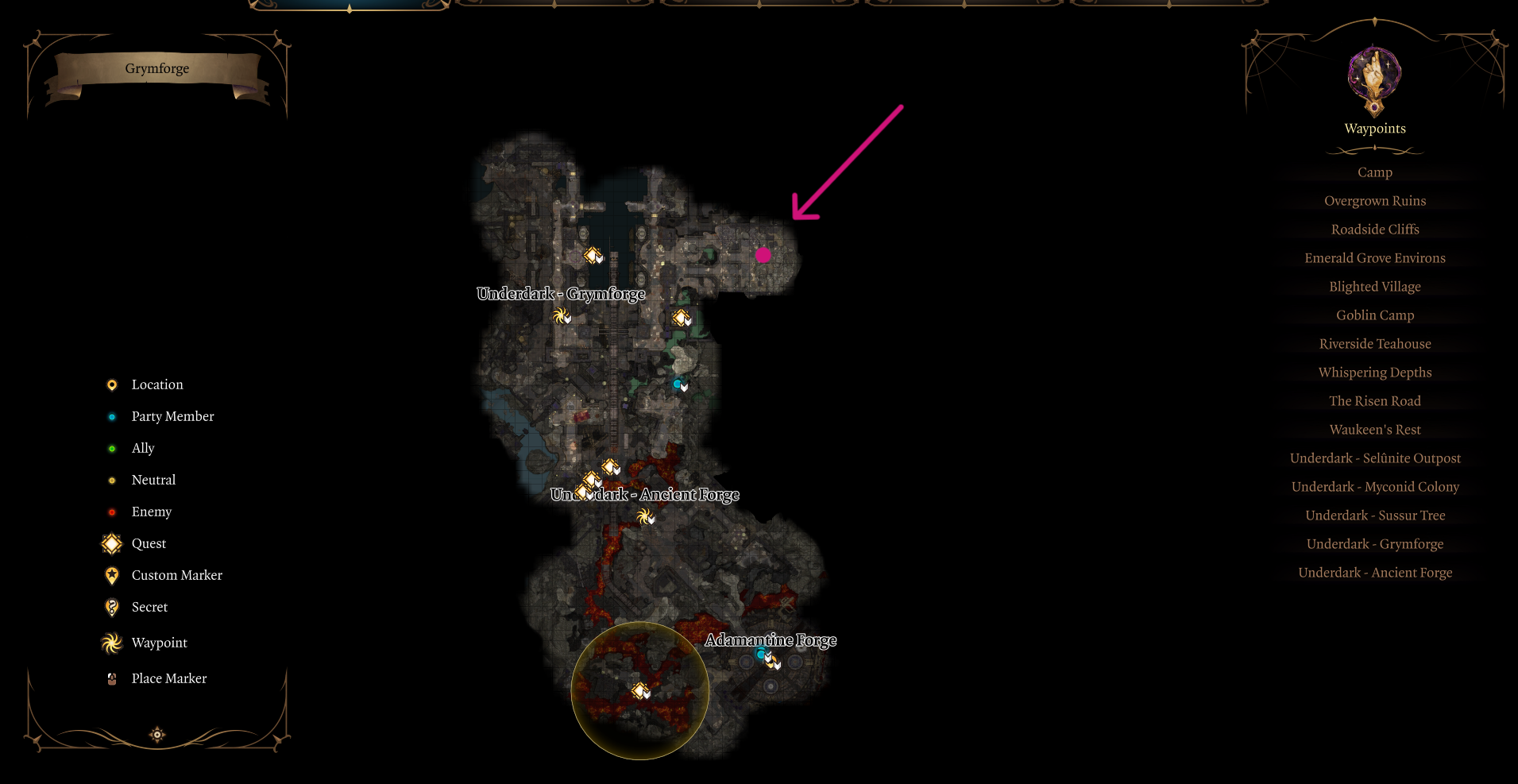Click the magenta destination dot on the map

coord(763,254)
